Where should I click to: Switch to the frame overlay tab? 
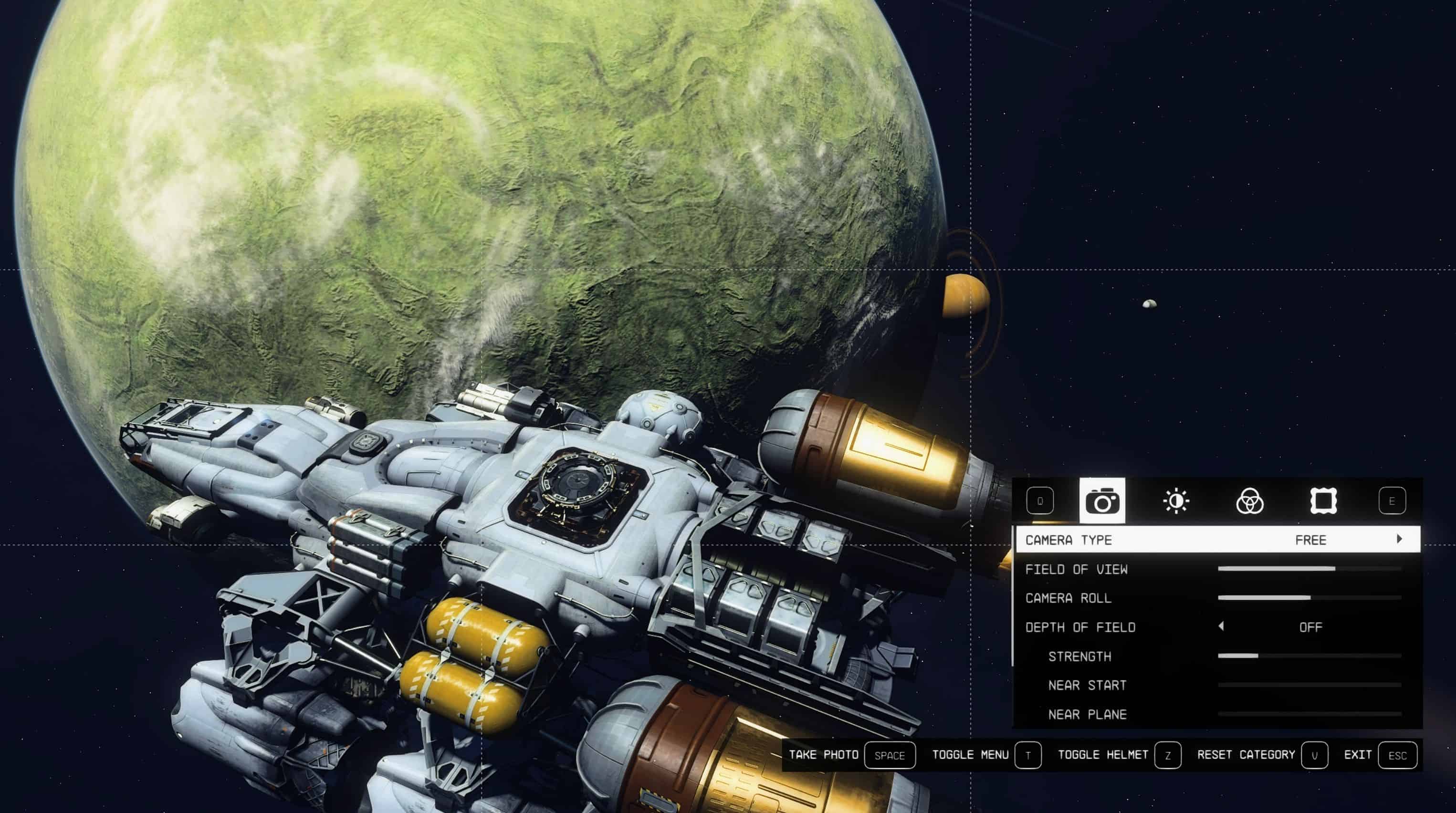click(x=1323, y=500)
